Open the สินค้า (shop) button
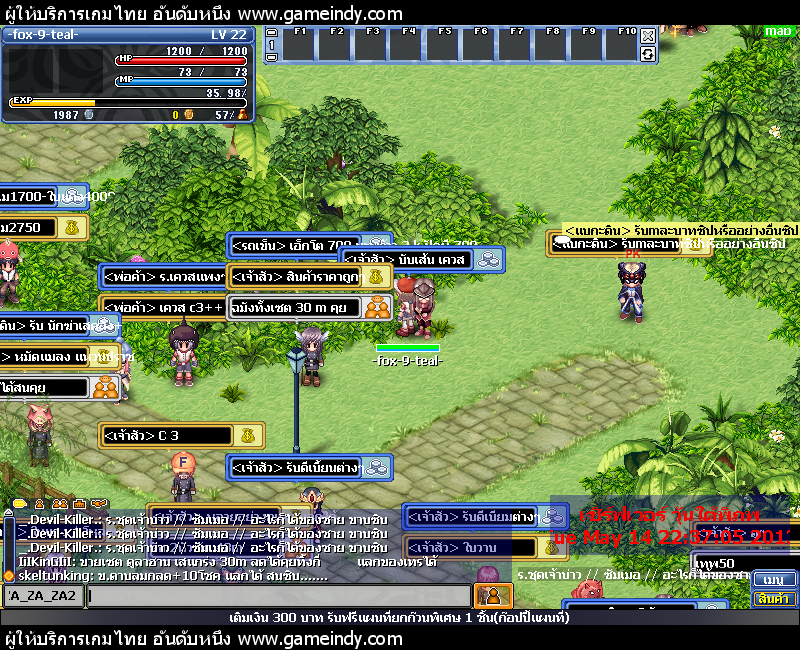 click(x=775, y=598)
